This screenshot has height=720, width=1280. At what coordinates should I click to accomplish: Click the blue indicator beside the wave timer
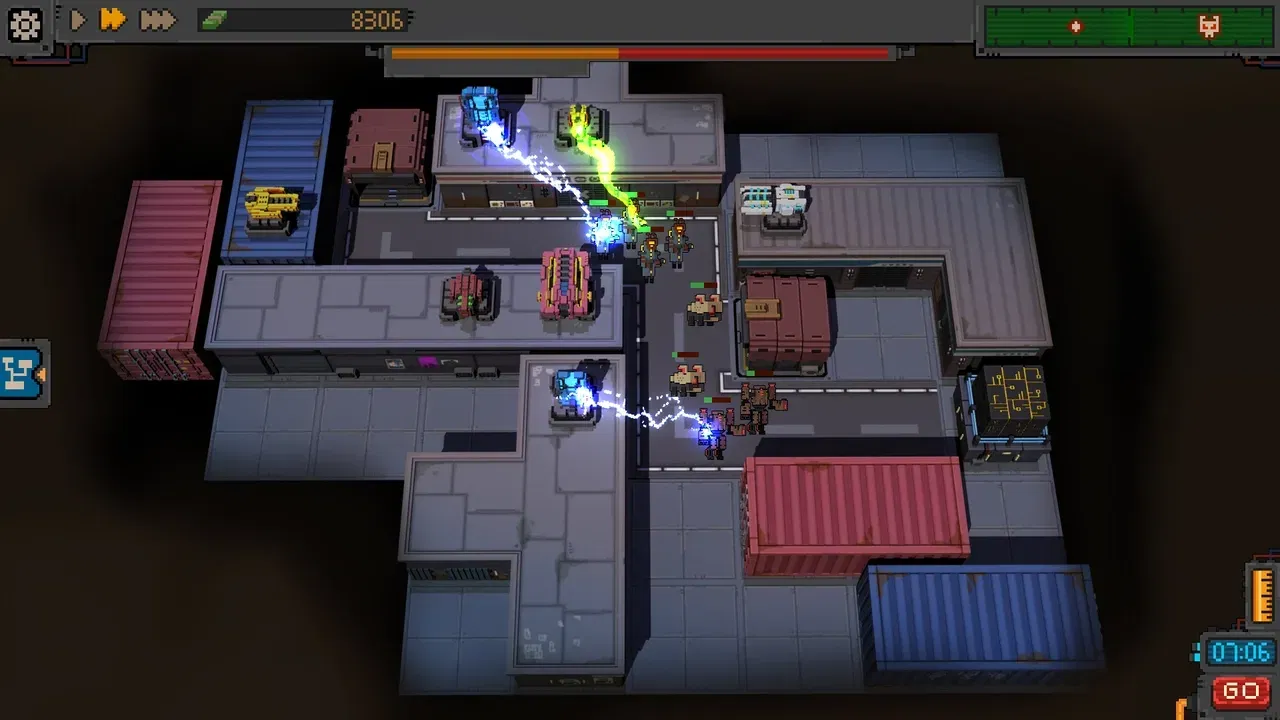[x=1196, y=652]
